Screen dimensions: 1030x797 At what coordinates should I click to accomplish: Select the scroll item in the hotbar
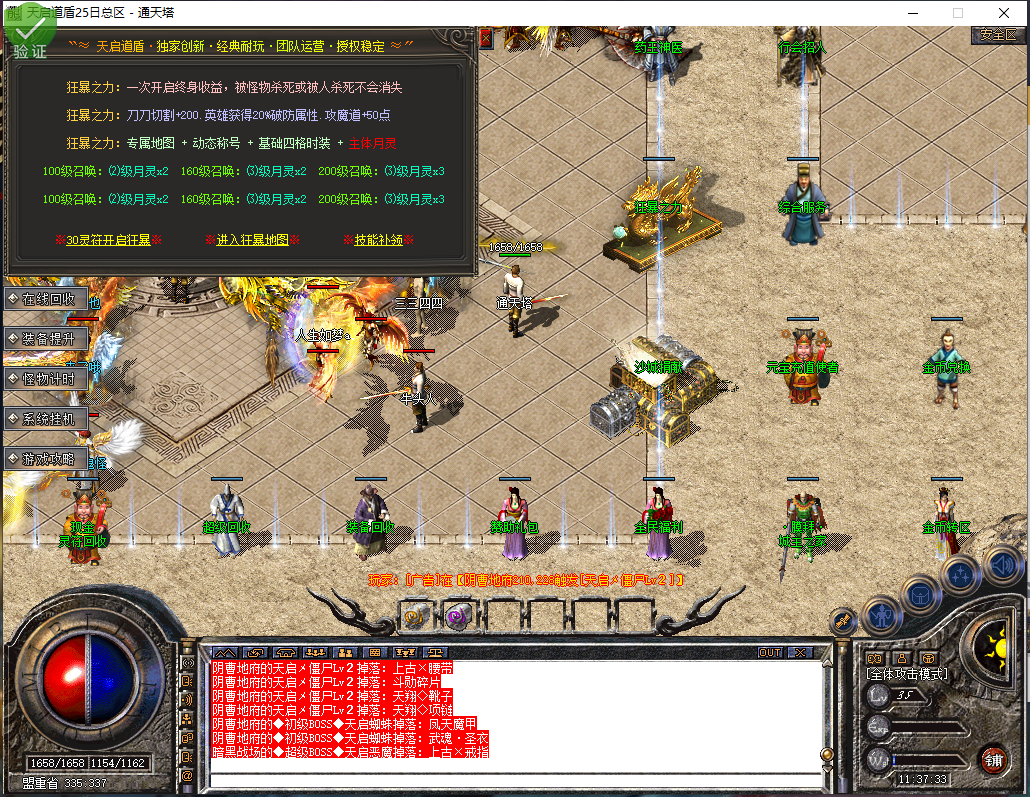pyautogui.click(x=415, y=616)
